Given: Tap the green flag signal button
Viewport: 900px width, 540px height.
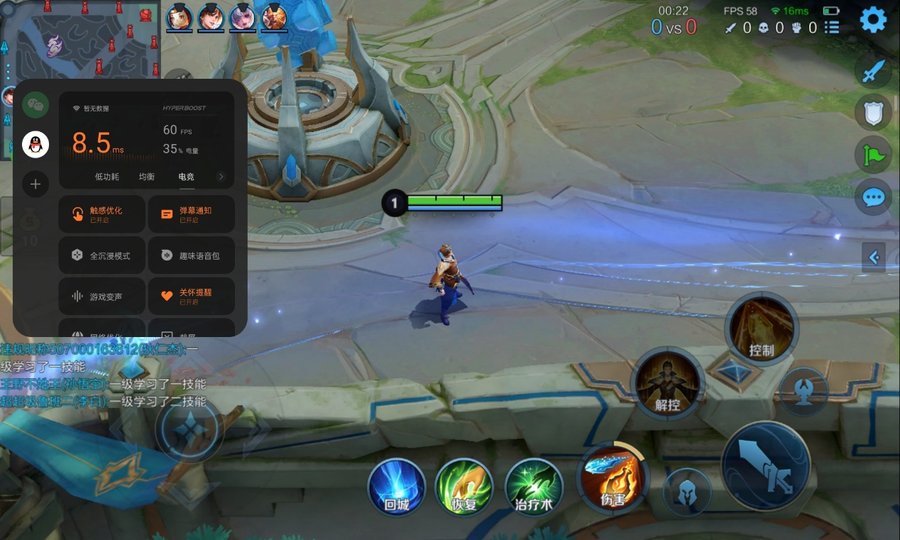Looking at the screenshot, I should point(873,155).
